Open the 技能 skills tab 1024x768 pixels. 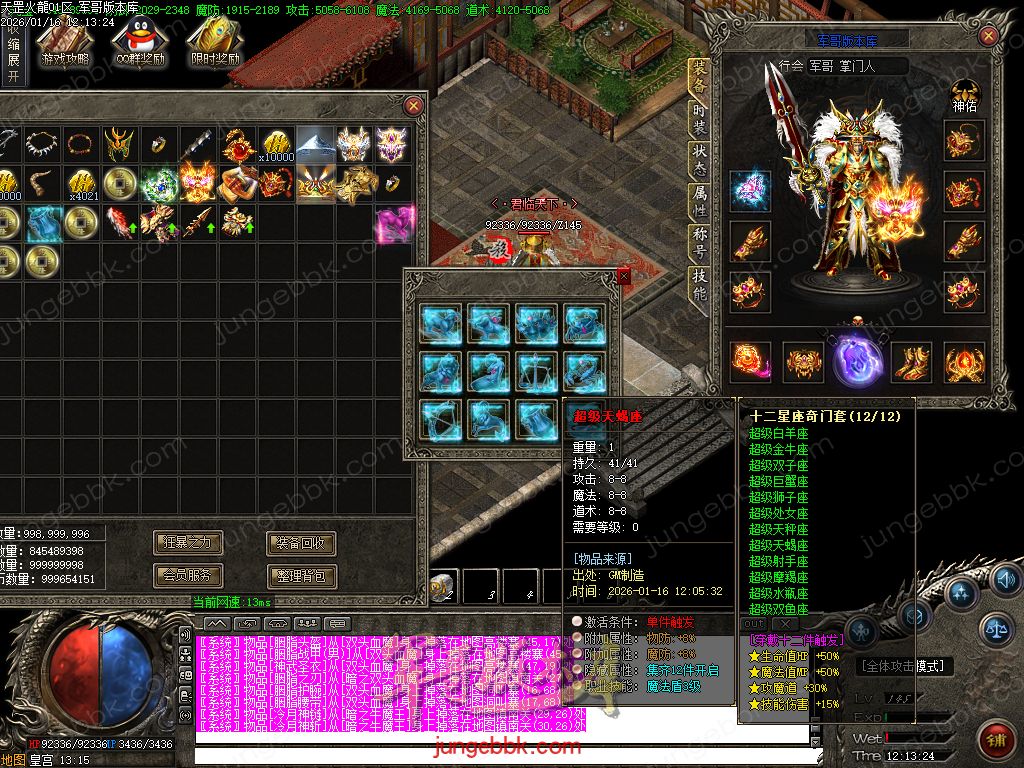[x=699, y=286]
